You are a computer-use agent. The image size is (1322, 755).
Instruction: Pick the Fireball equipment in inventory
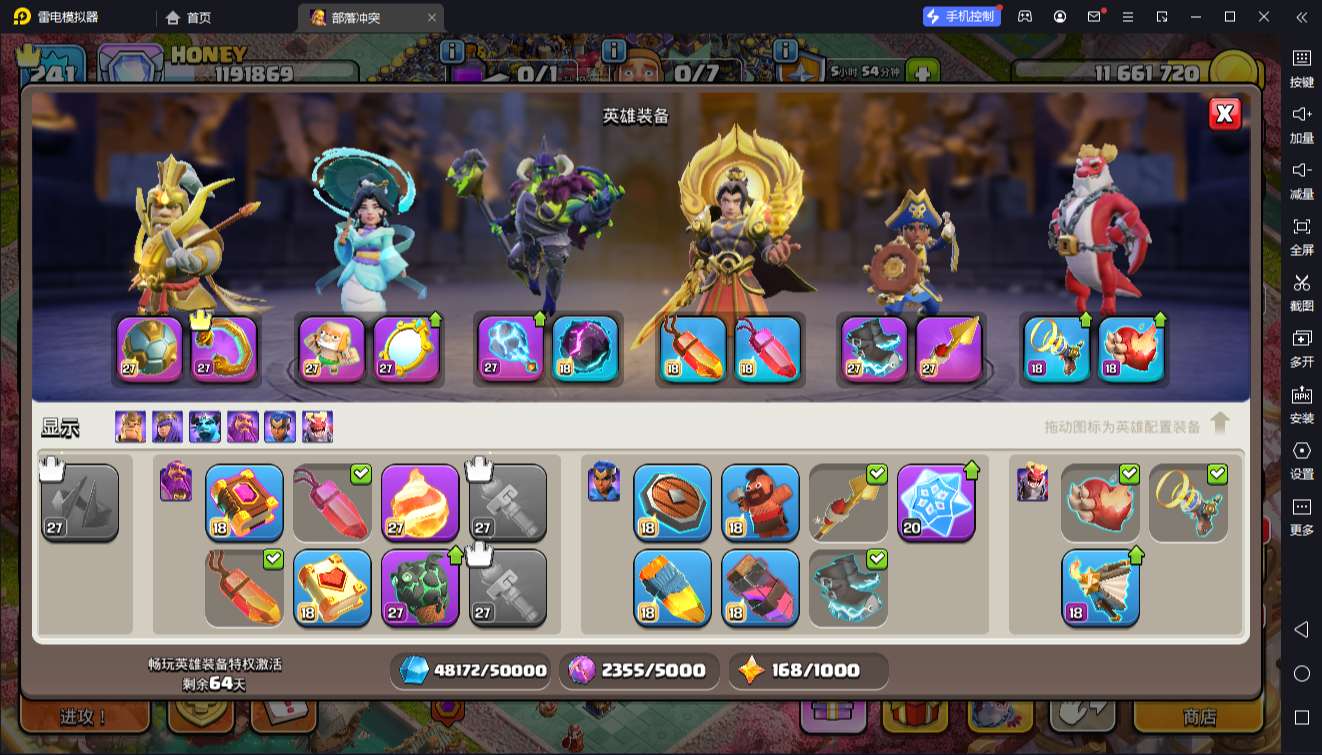[420, 502]
